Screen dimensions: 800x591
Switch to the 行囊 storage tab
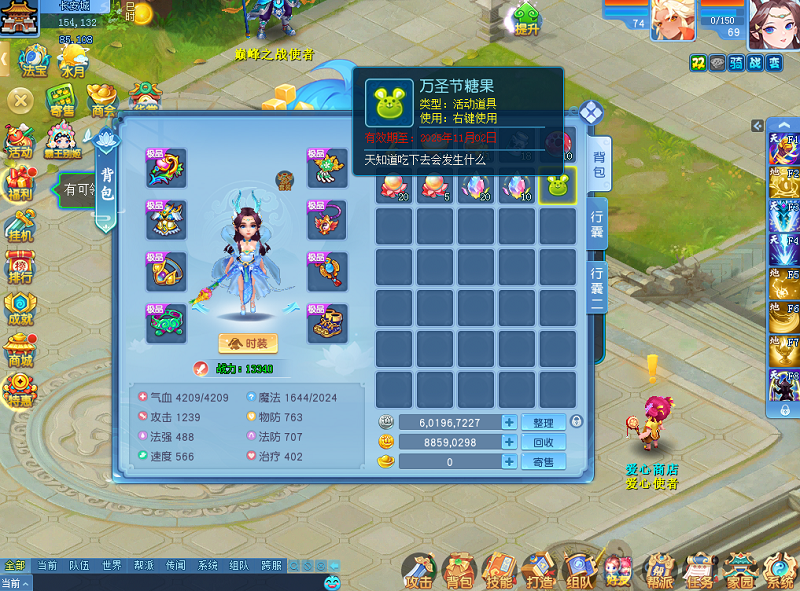point(597,225)
